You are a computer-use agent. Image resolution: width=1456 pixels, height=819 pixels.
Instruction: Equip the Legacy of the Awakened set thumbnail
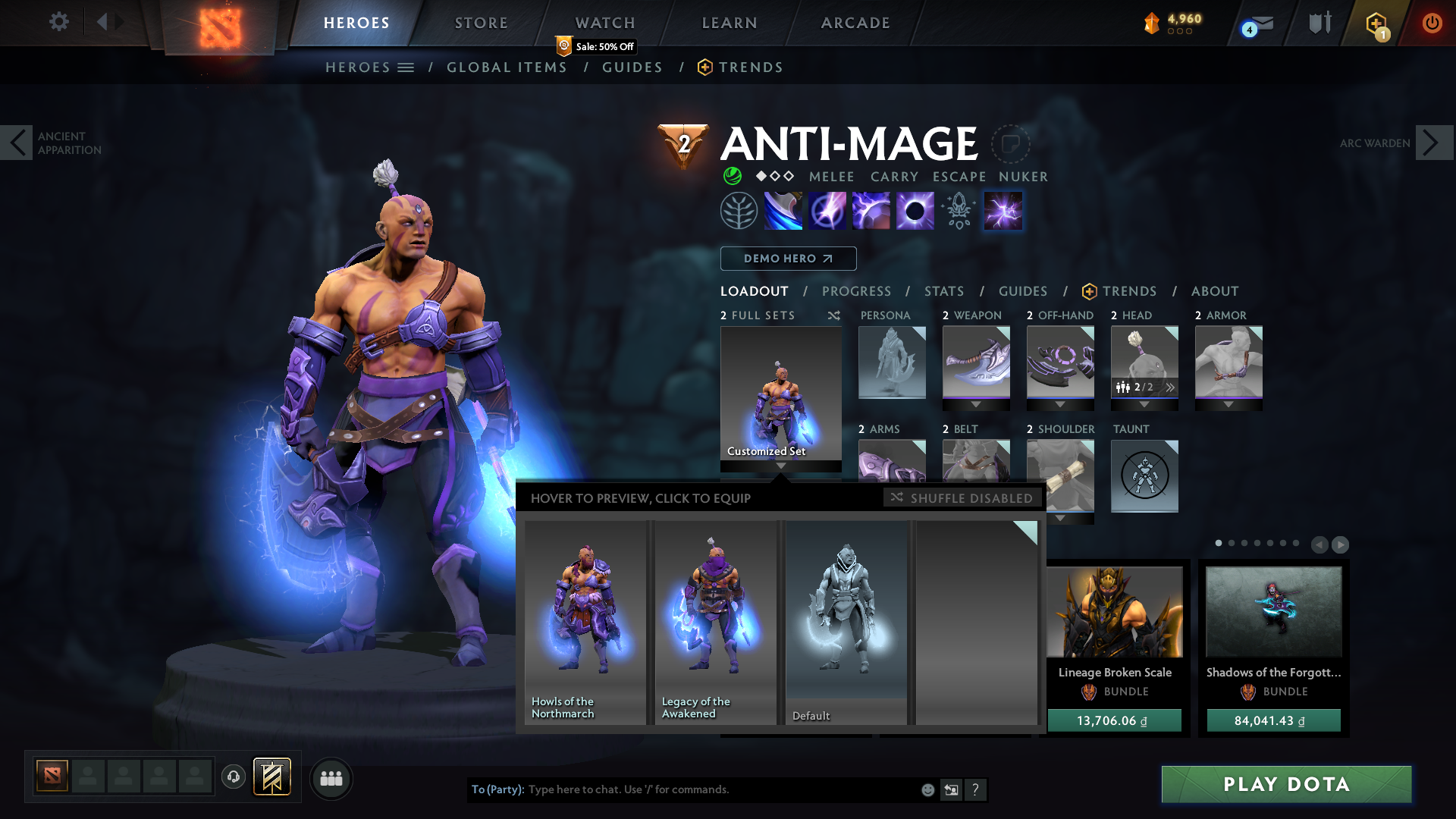click(x=714, y=622)
